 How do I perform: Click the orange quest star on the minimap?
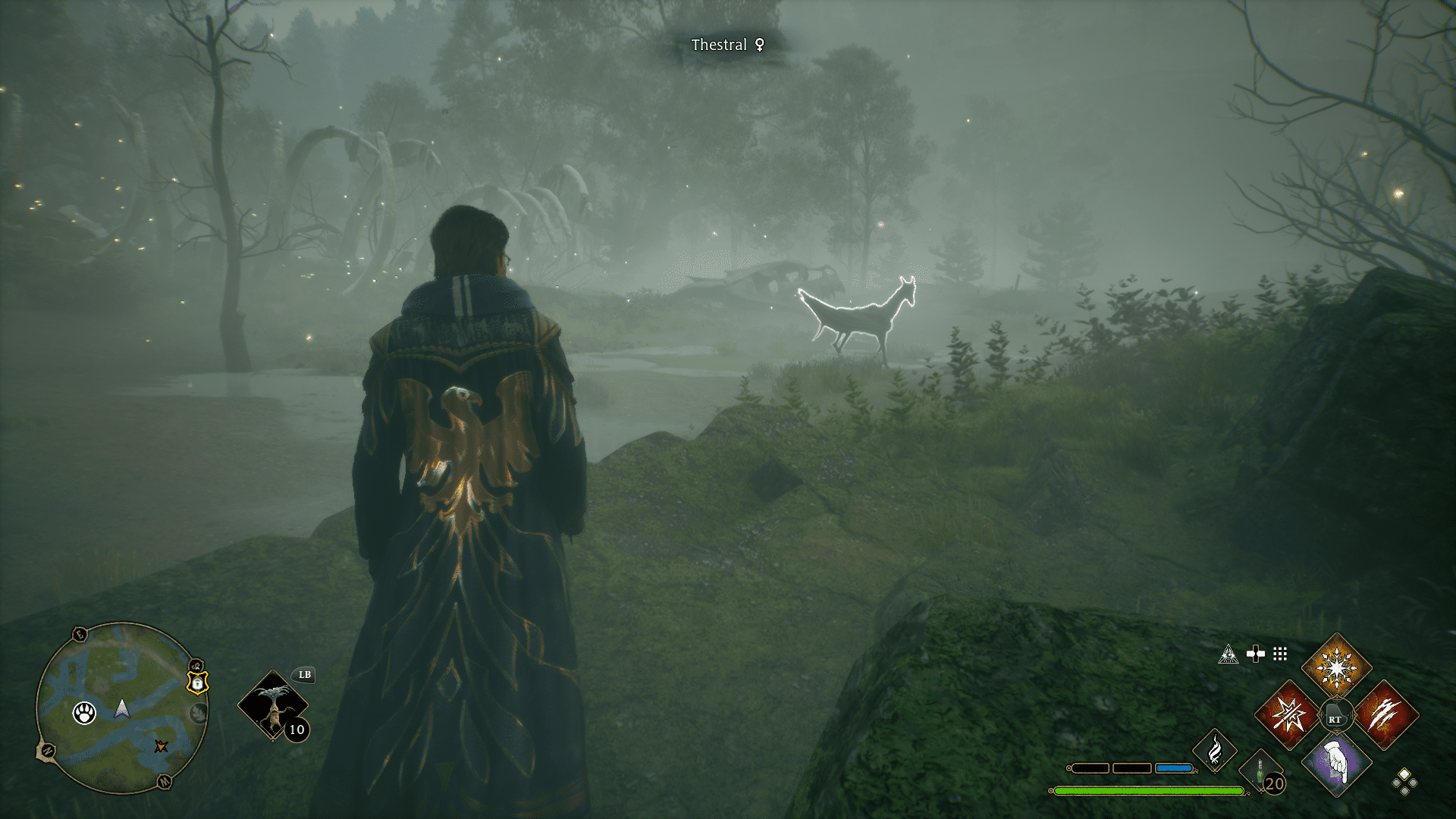(161, 747)
